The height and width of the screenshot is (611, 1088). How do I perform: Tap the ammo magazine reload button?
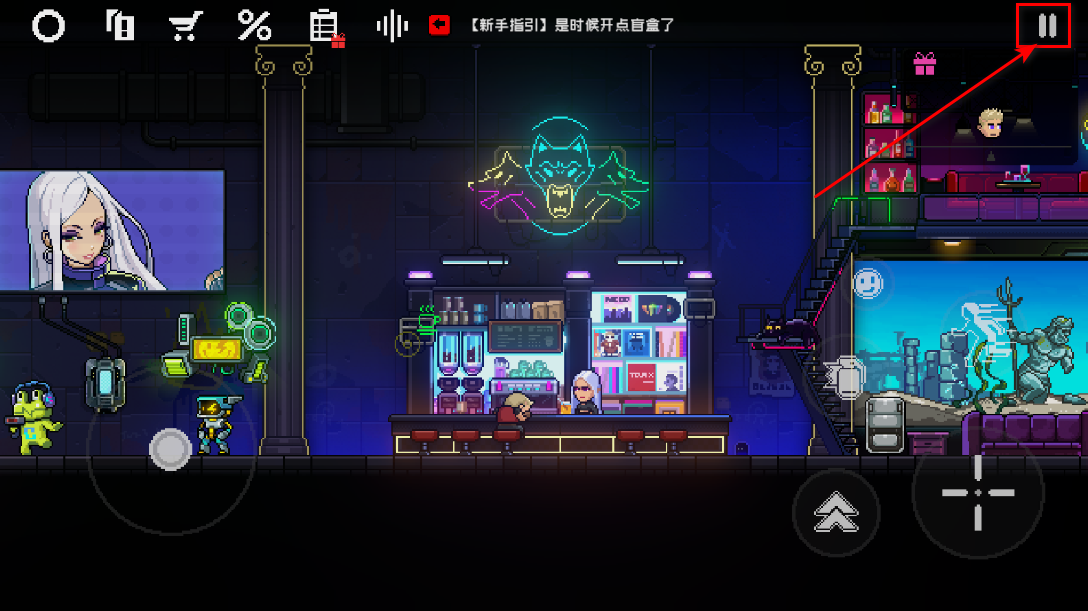point(885,424)
